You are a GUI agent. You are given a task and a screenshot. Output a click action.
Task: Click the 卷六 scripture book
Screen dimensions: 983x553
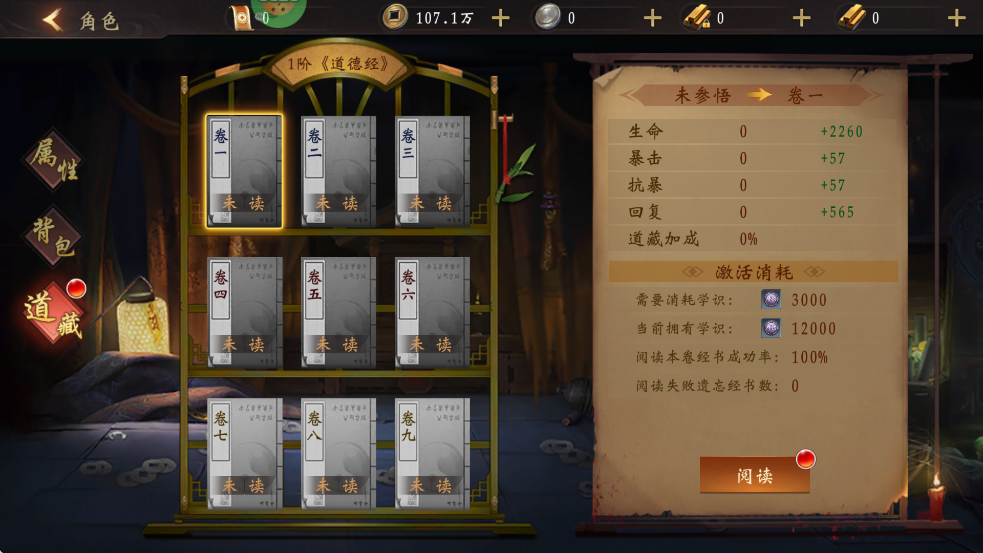click(432, 312)
